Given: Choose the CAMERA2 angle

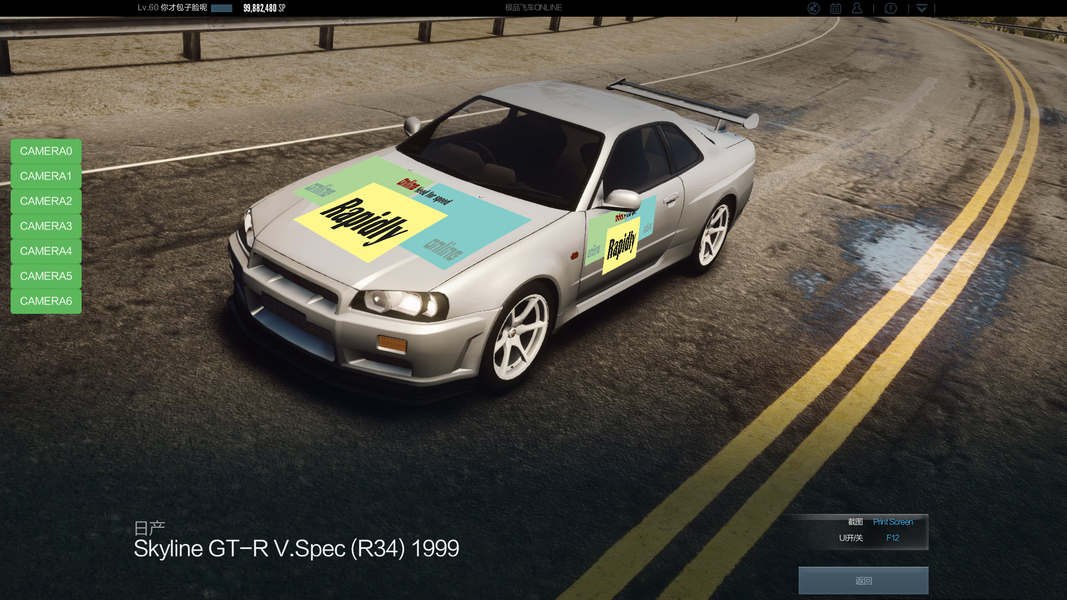Looking at the screenshot, I should [x=46, y=201].
